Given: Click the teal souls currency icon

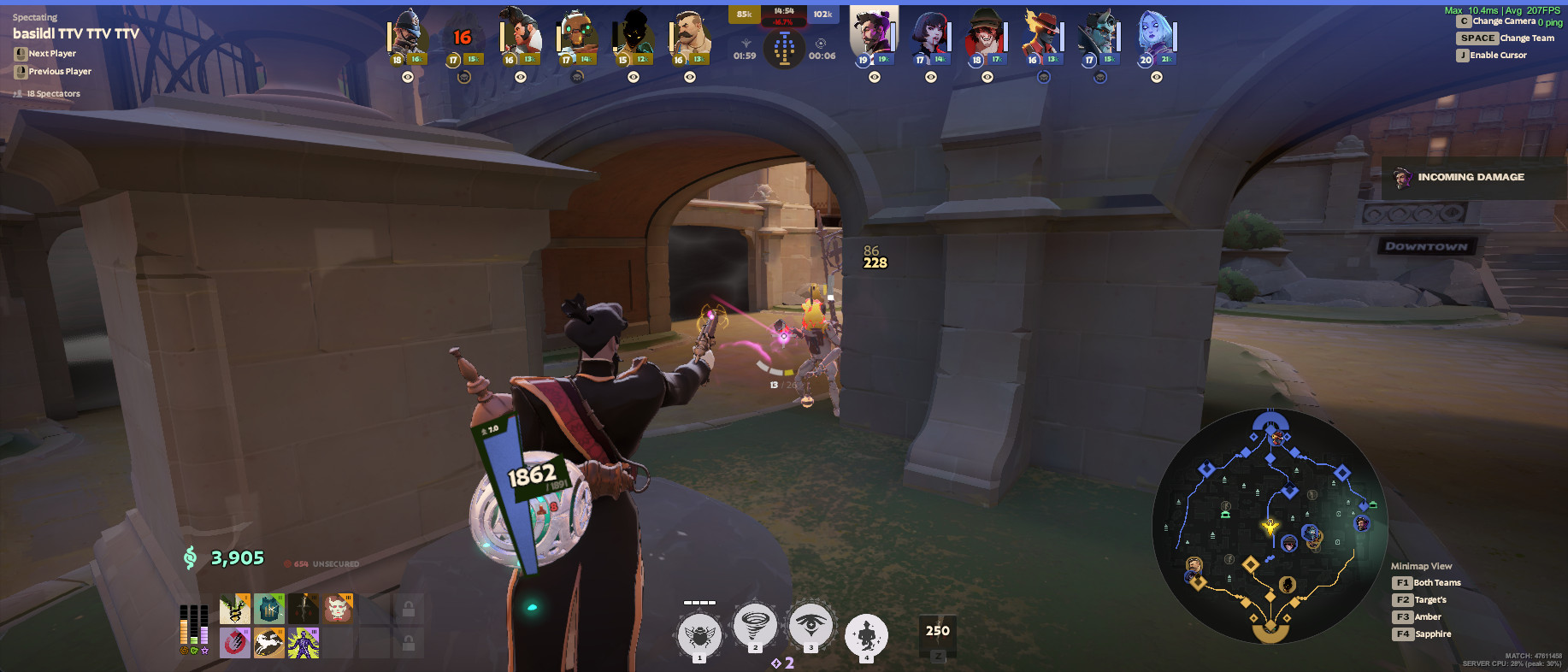Looking at the screenshot, I should [190, 557].
